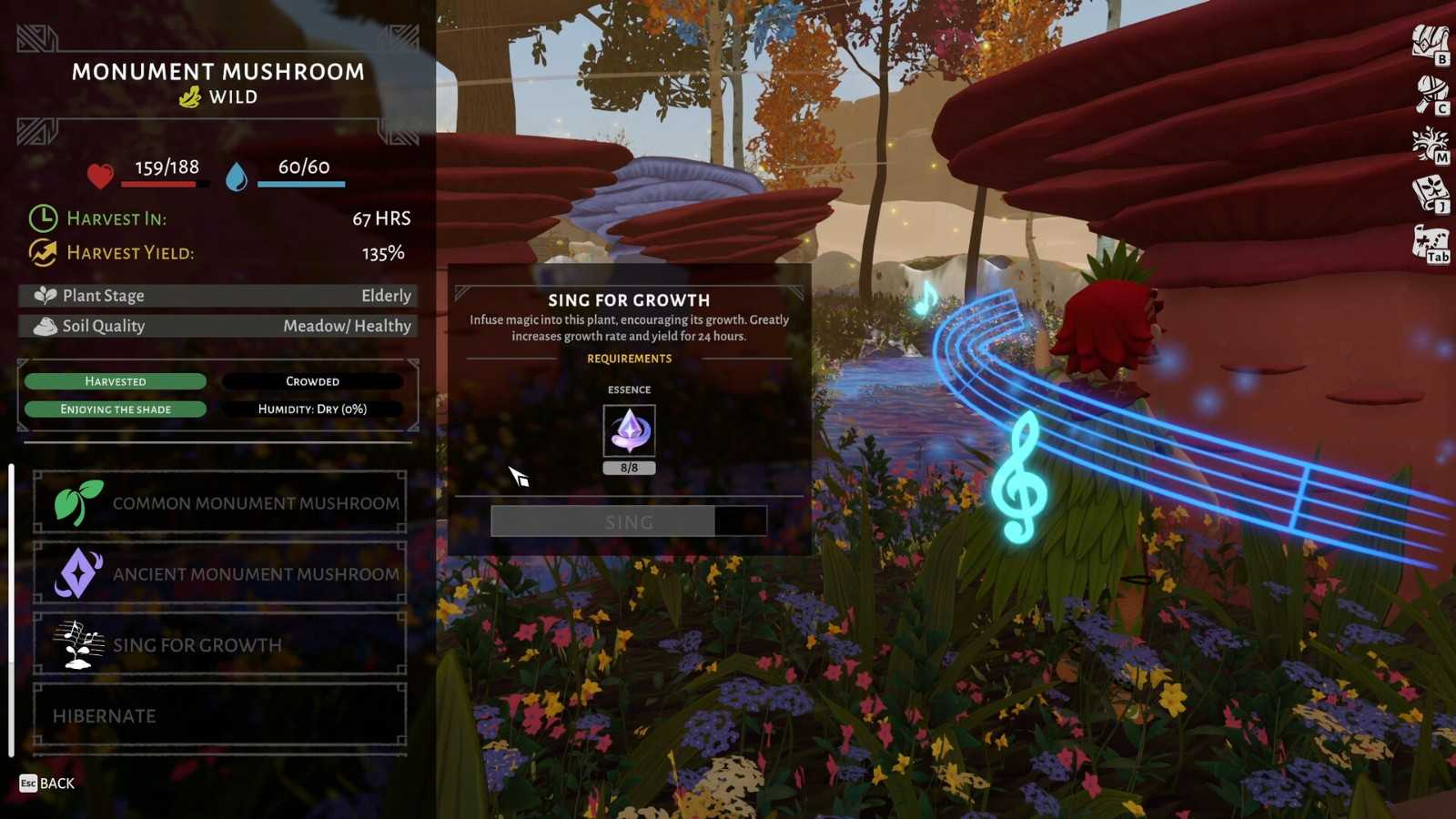
Task: Click the Sing button
Action: point(629,521)
